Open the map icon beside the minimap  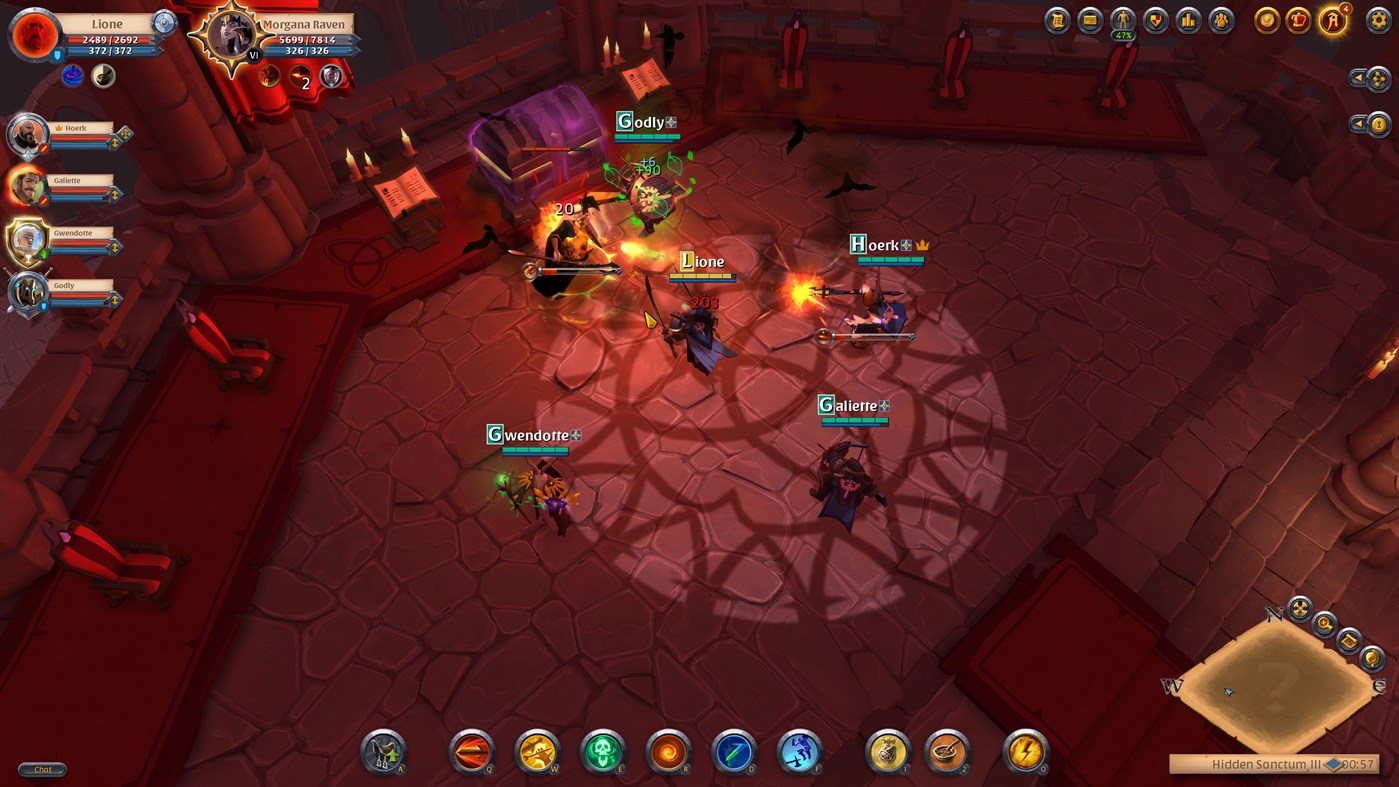(x=1348, y=641)
